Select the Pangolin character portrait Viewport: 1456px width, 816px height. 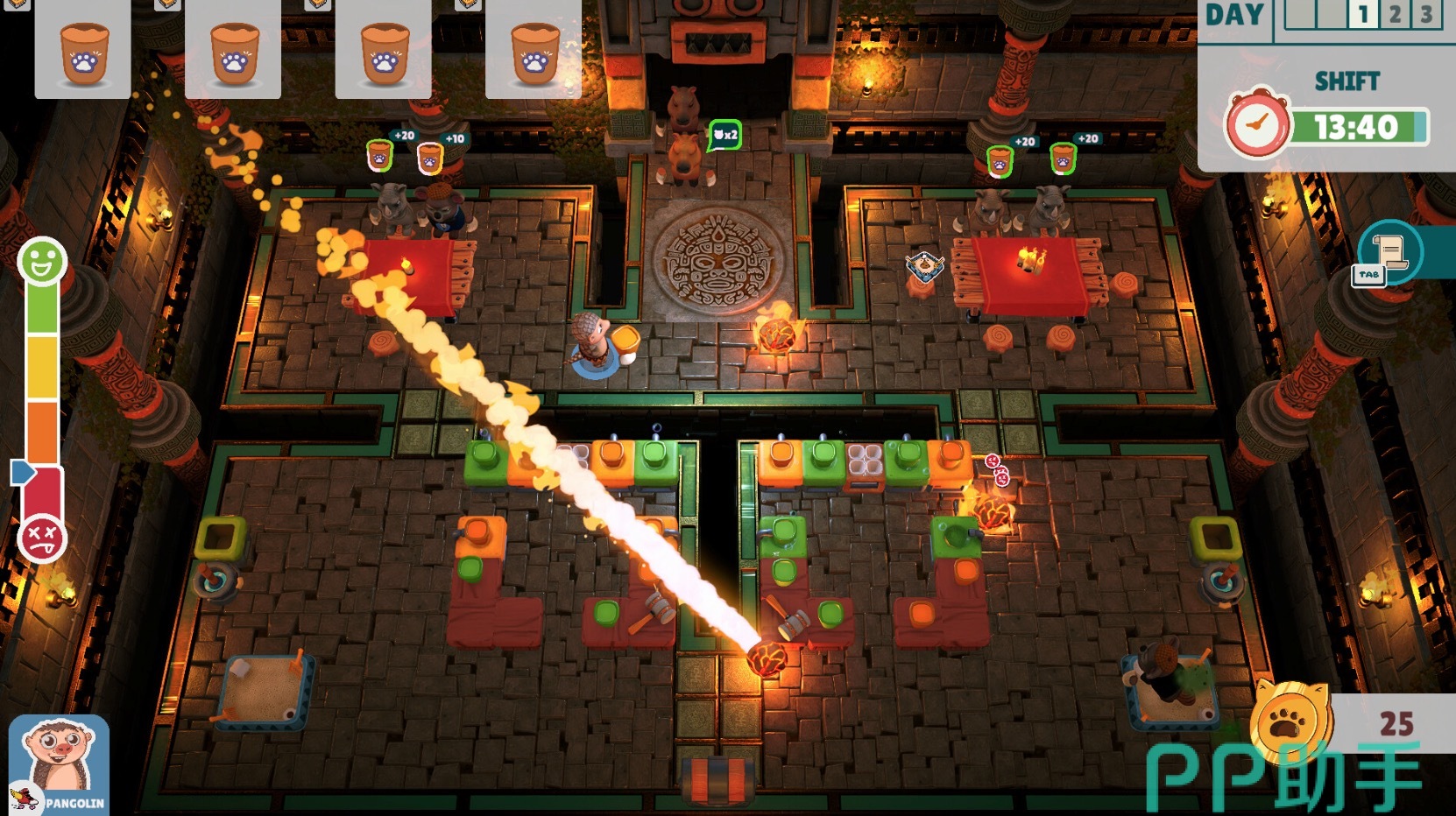tap(59, 764)
